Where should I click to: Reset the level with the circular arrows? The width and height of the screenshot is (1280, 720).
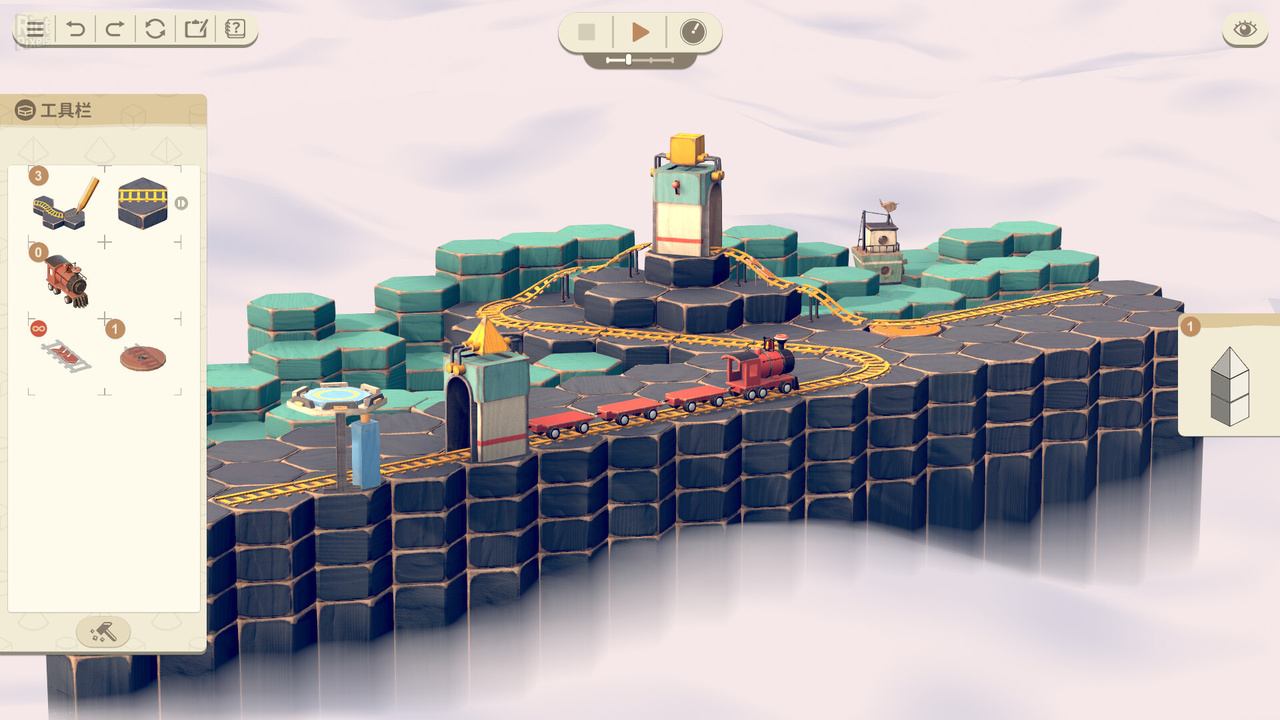click(x=155, y=29)
